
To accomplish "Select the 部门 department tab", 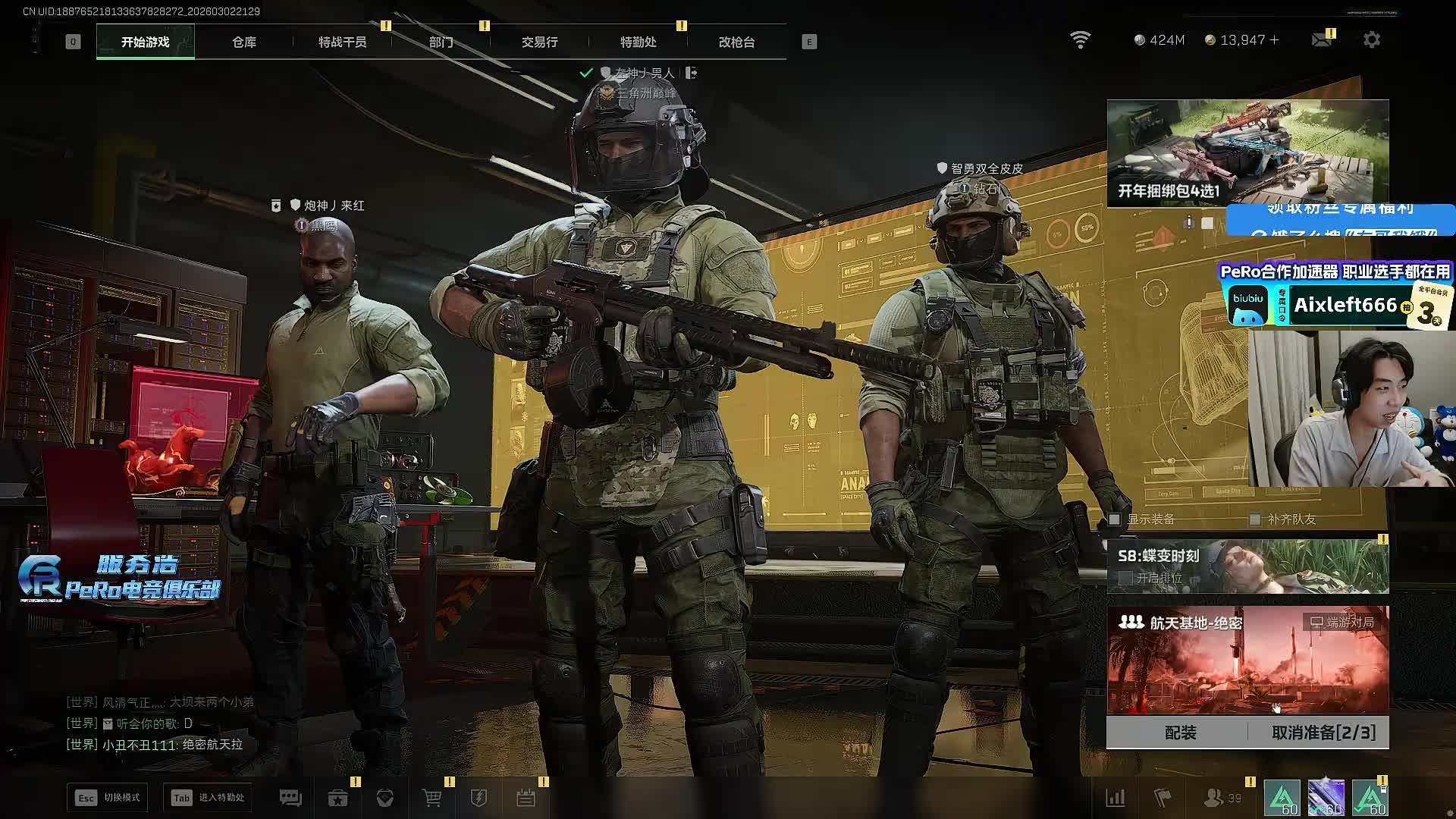I will 441,42.
